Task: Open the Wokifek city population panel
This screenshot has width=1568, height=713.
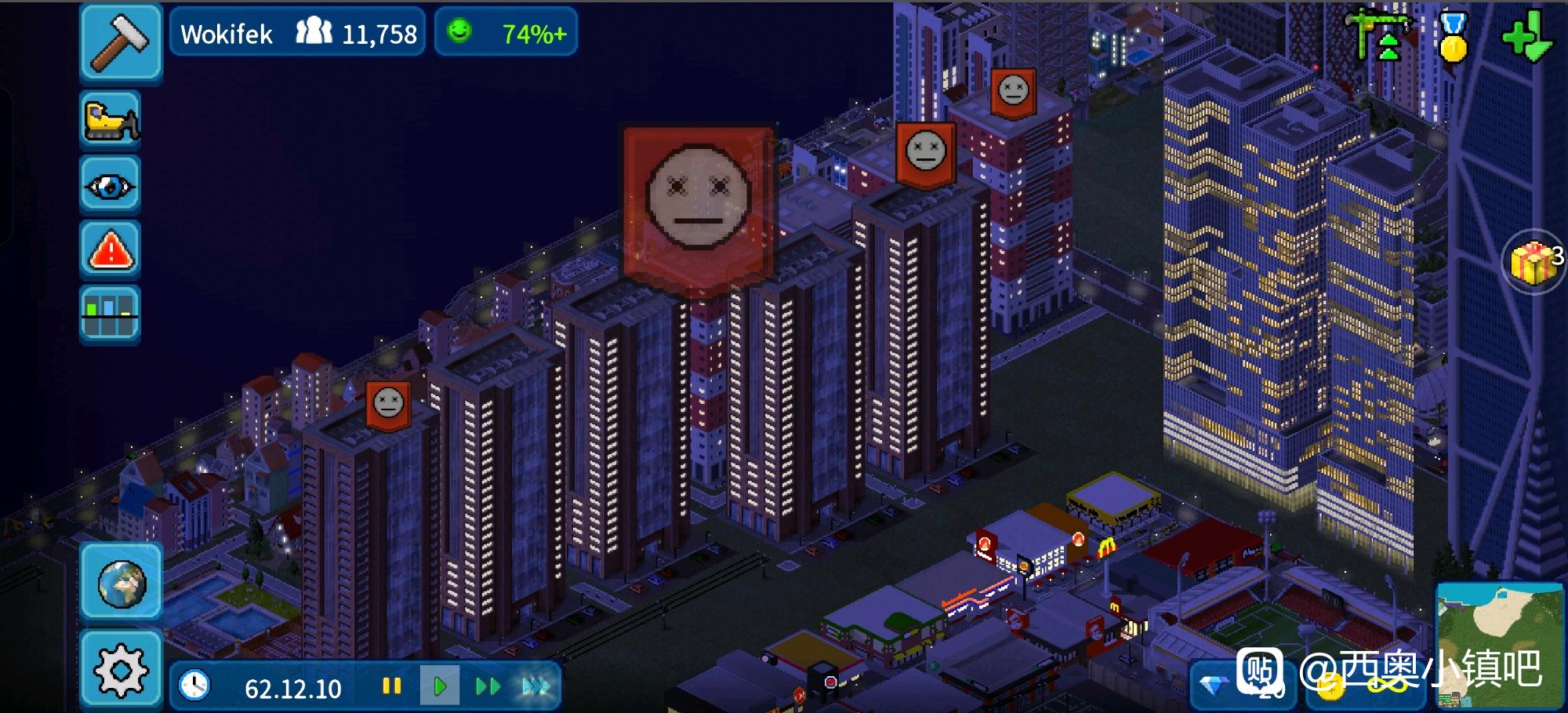Action: (x=298, y=33)
